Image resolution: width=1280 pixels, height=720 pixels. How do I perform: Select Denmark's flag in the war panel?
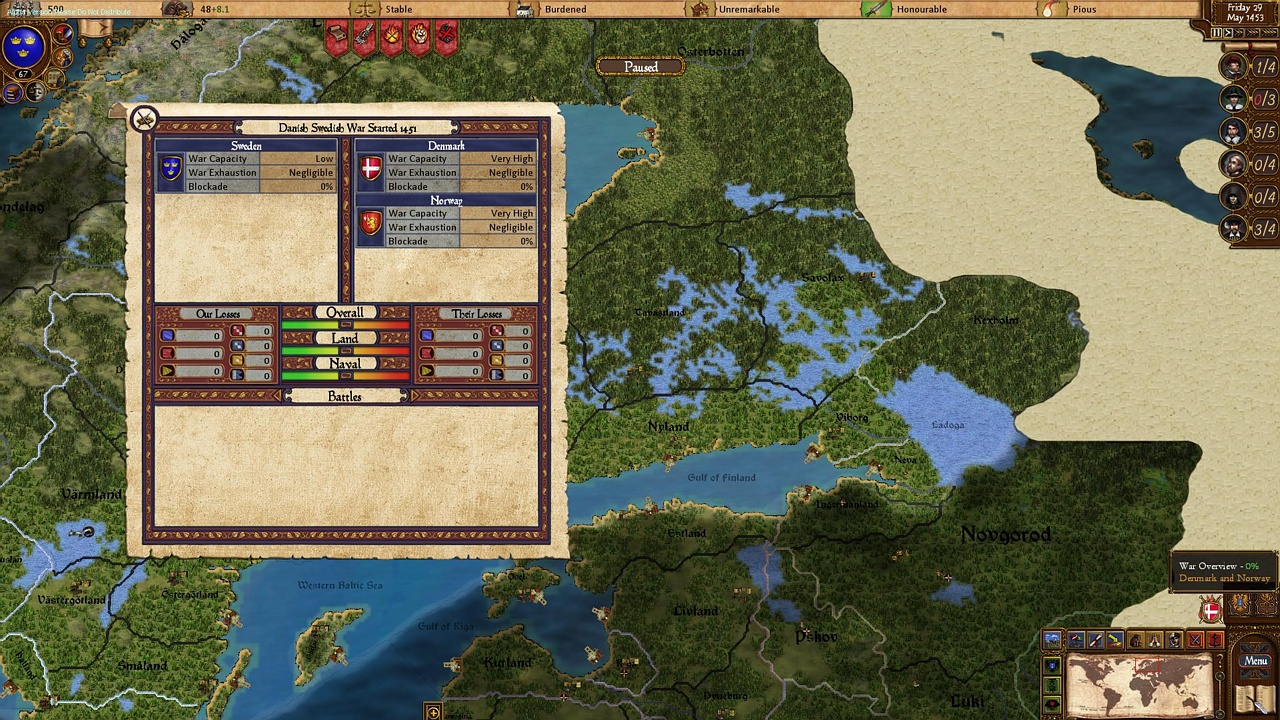tap(371, 169)
